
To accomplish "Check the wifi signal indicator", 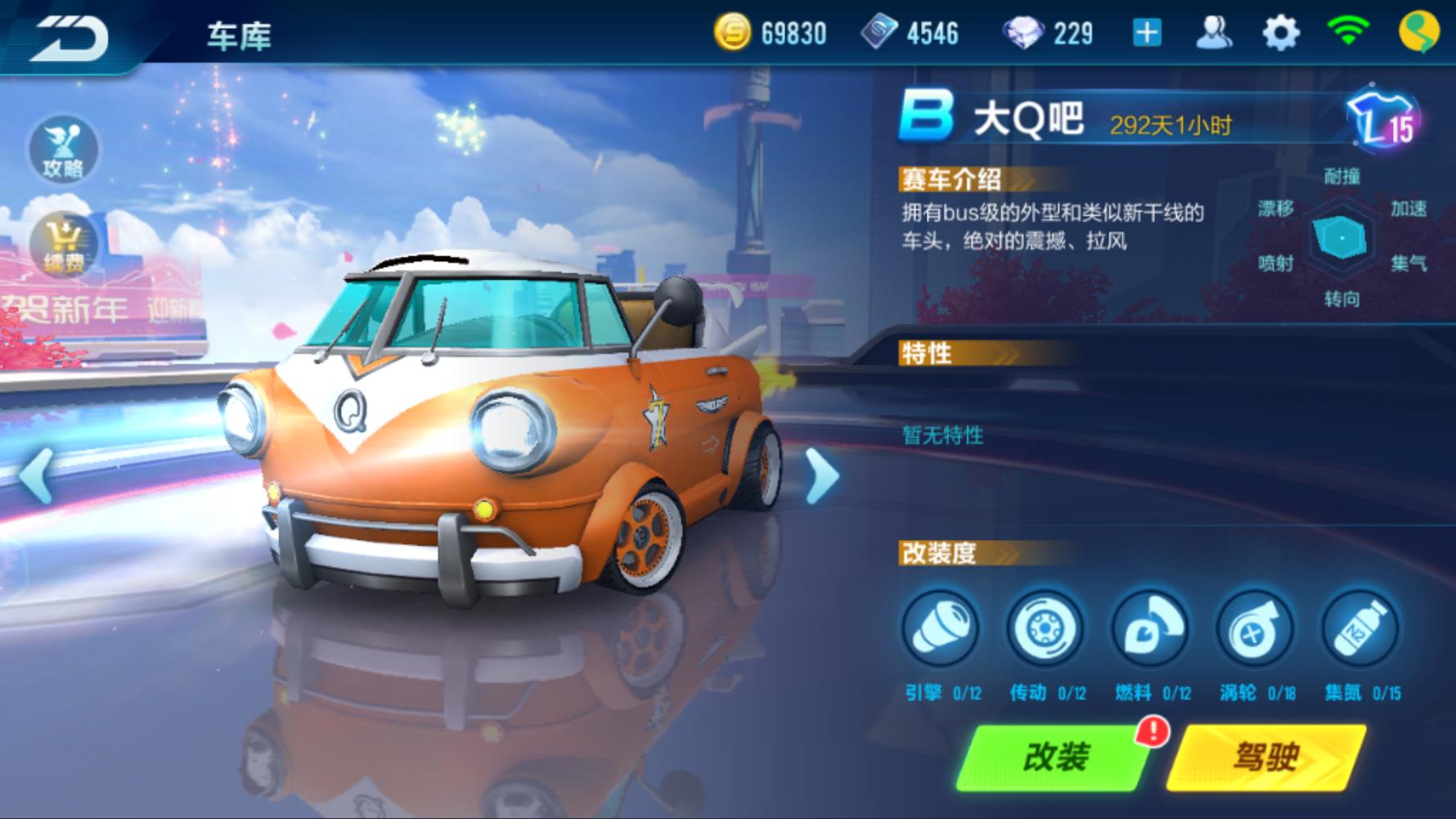I will point(1350,34).
